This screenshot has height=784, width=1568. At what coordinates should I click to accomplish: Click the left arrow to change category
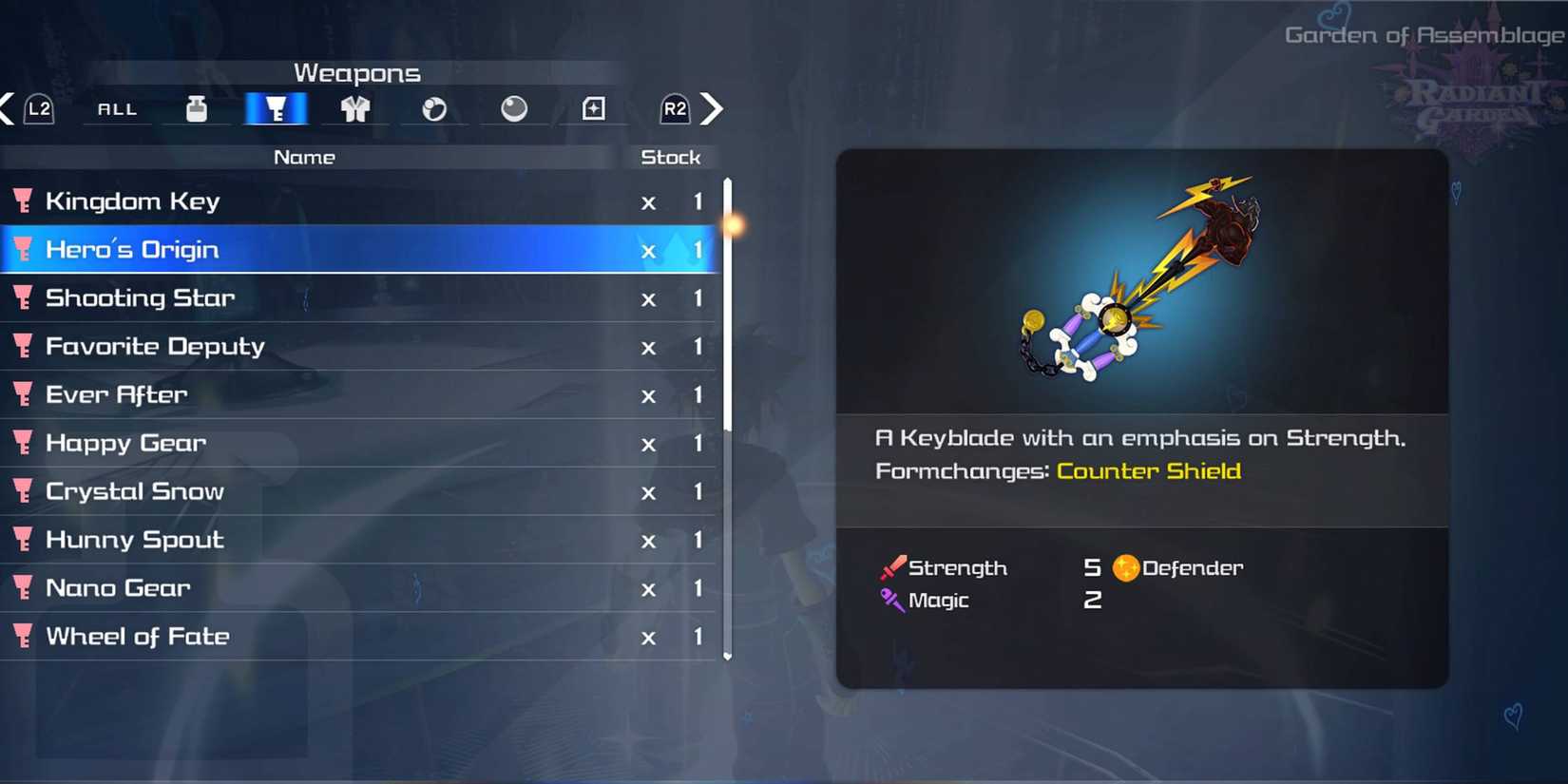[8, 108]
